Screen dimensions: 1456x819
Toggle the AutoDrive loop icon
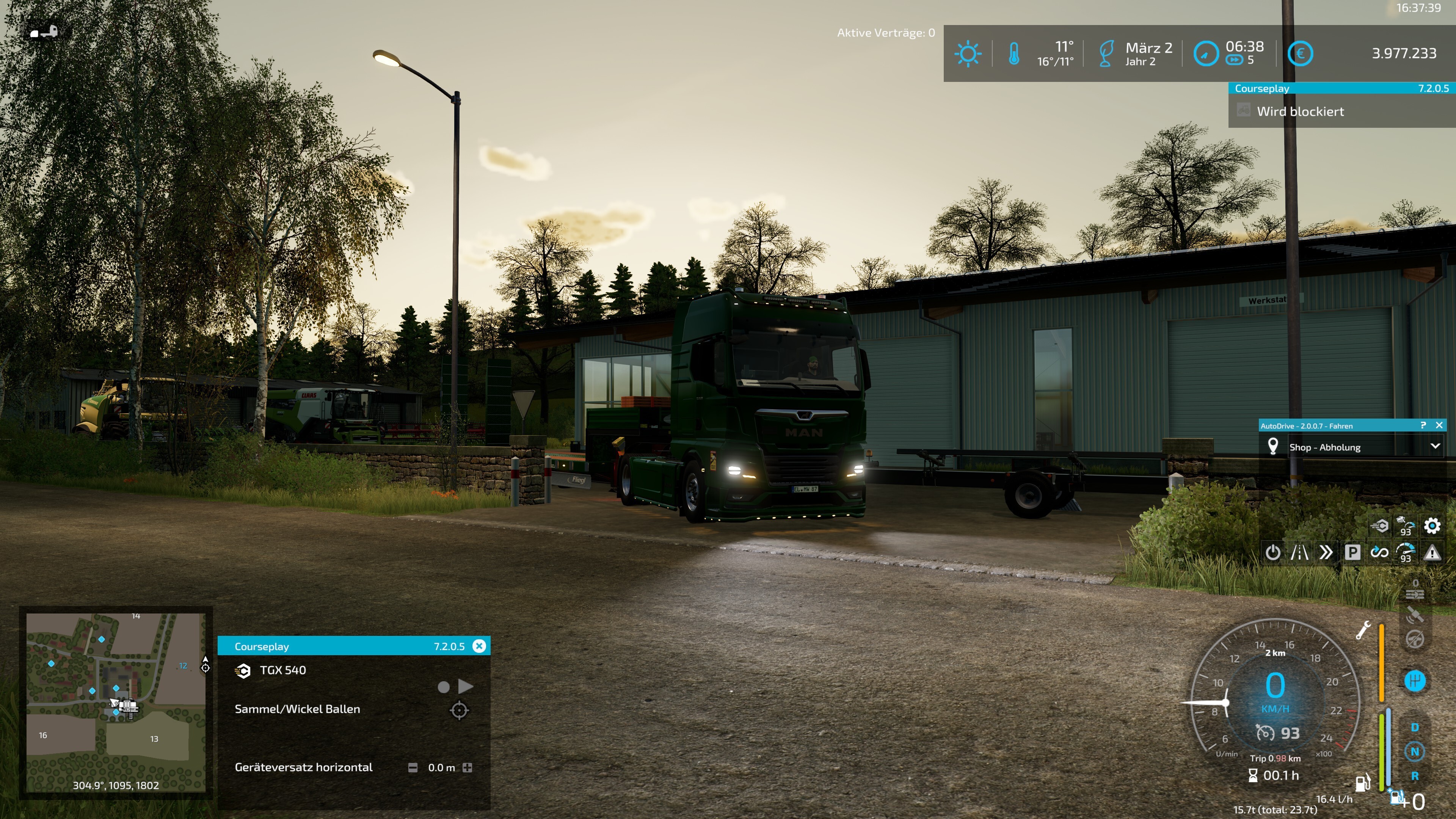(1379, 552)
